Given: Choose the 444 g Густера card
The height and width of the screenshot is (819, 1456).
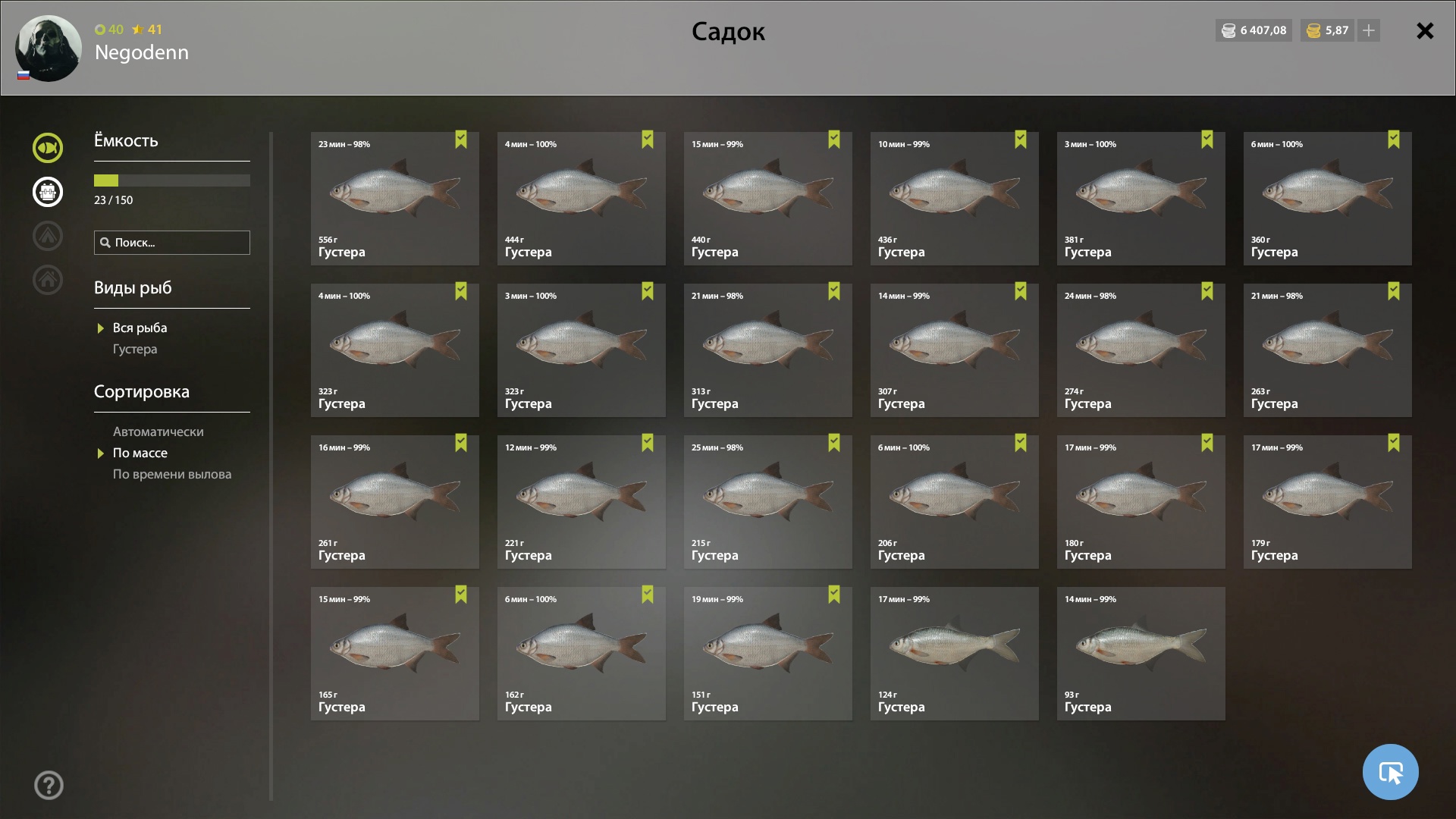Looking at the screenshot, I should (x=581, y=199).
